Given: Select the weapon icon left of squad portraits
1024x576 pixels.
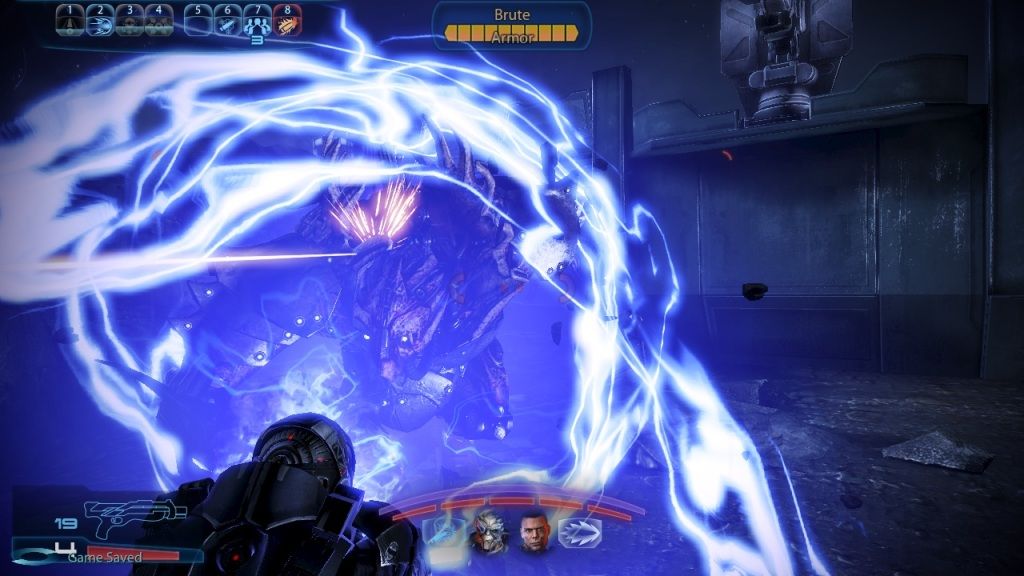Looking at the screenshot, I should coord(444,531).
